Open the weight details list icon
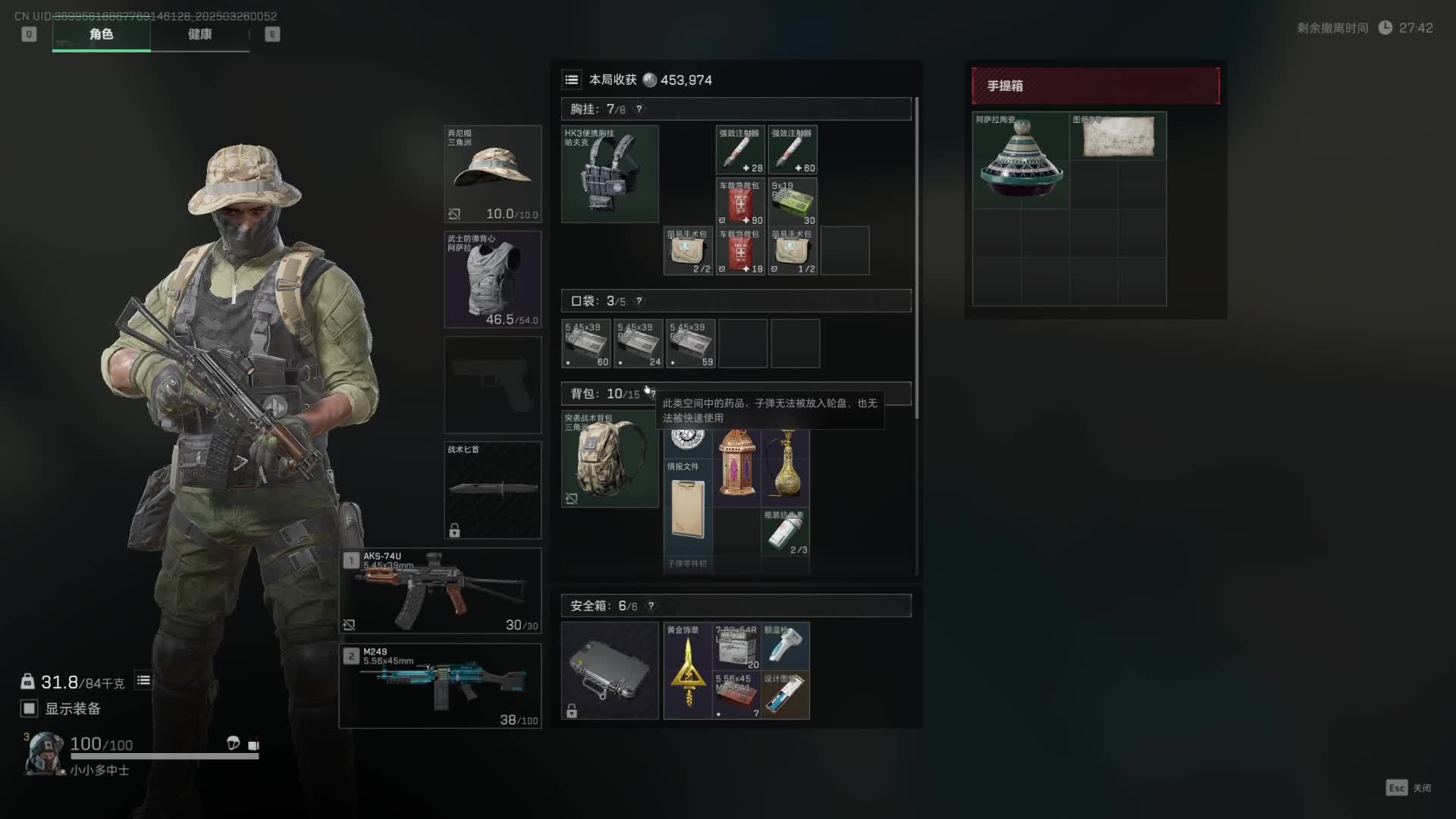Screen dimensions: 1456x819 [x=143, y=681]
